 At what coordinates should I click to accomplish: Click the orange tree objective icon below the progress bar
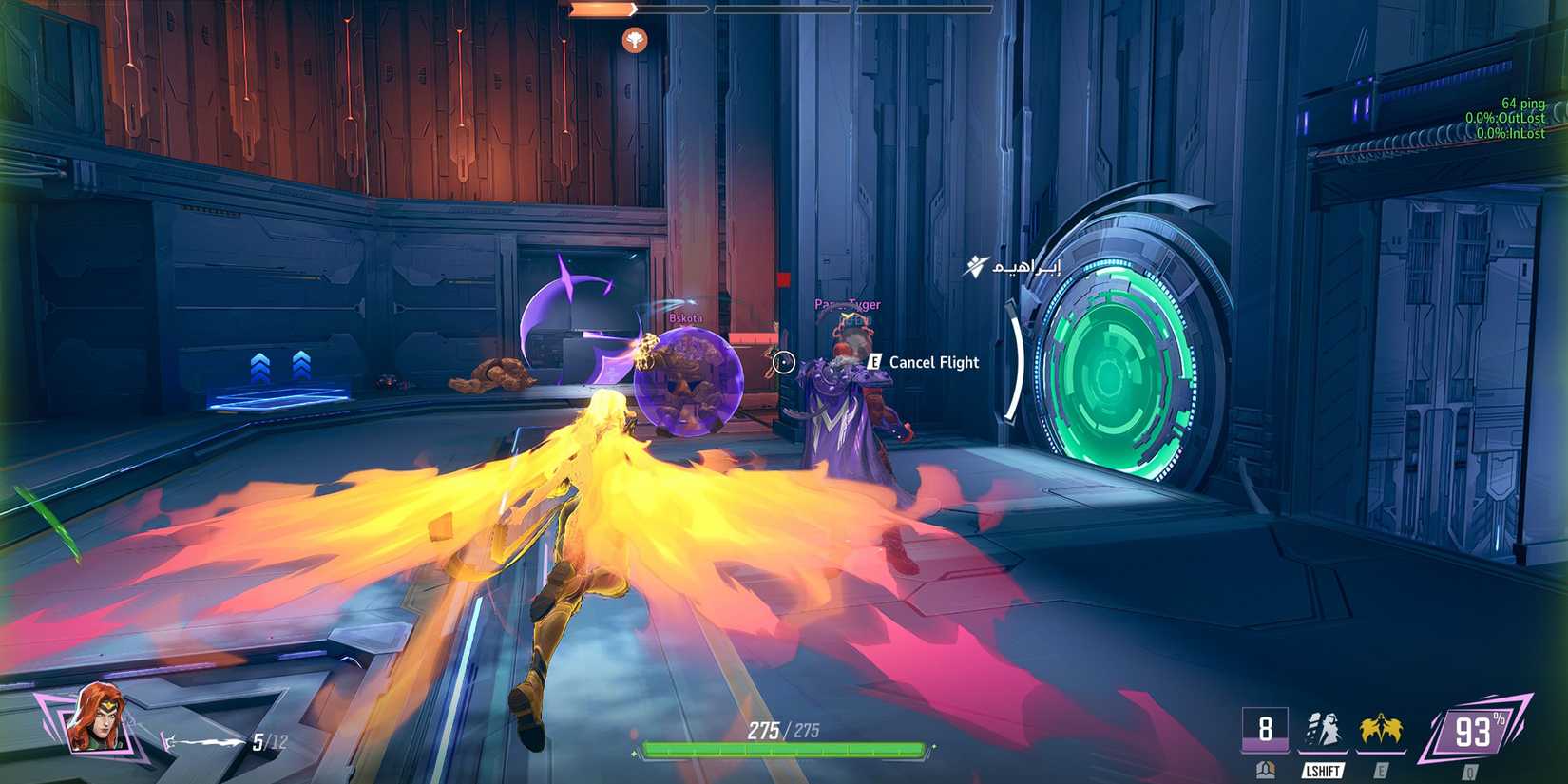[634, 41]
